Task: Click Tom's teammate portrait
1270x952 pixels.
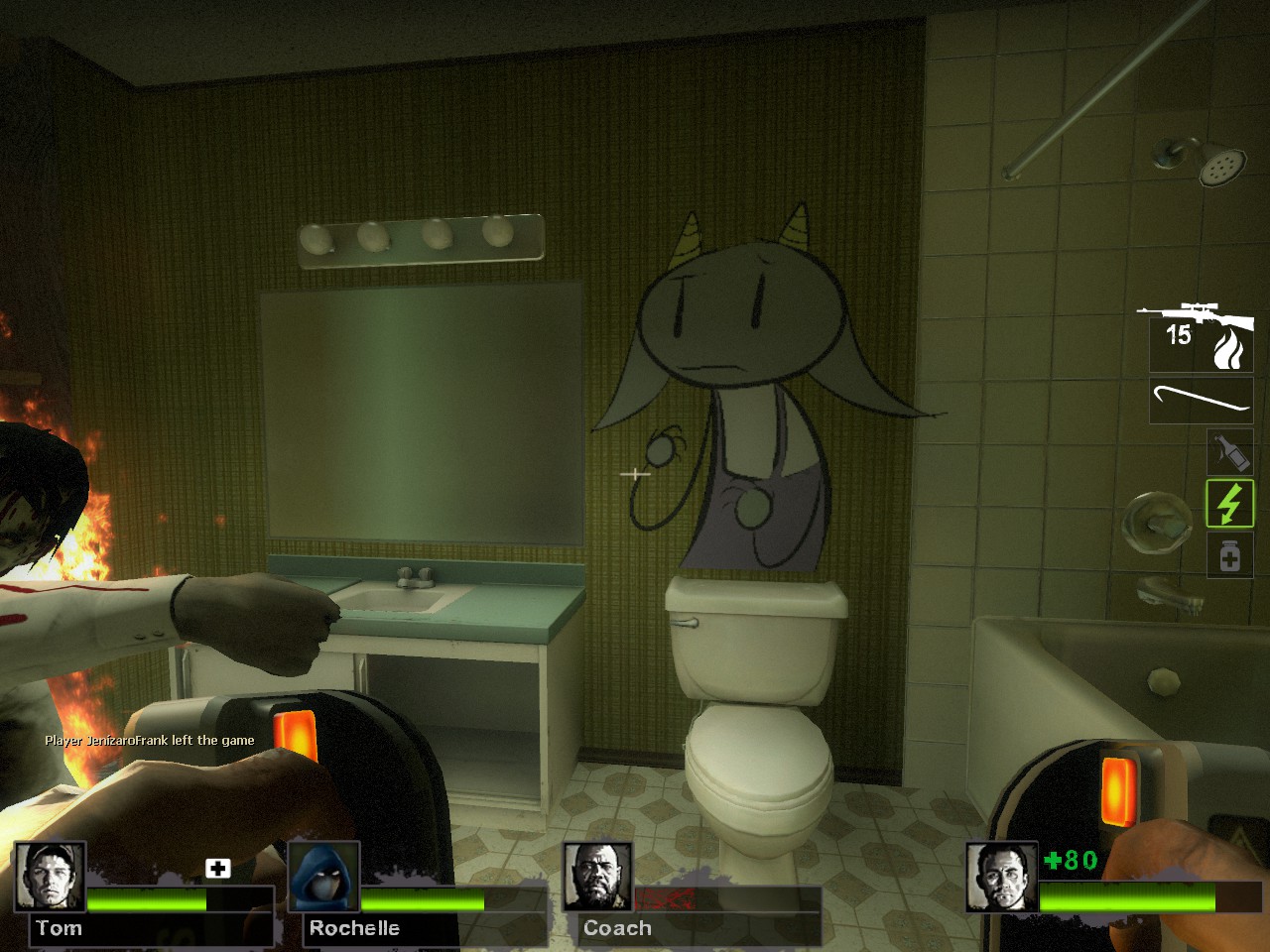Action: click(50, 876)
